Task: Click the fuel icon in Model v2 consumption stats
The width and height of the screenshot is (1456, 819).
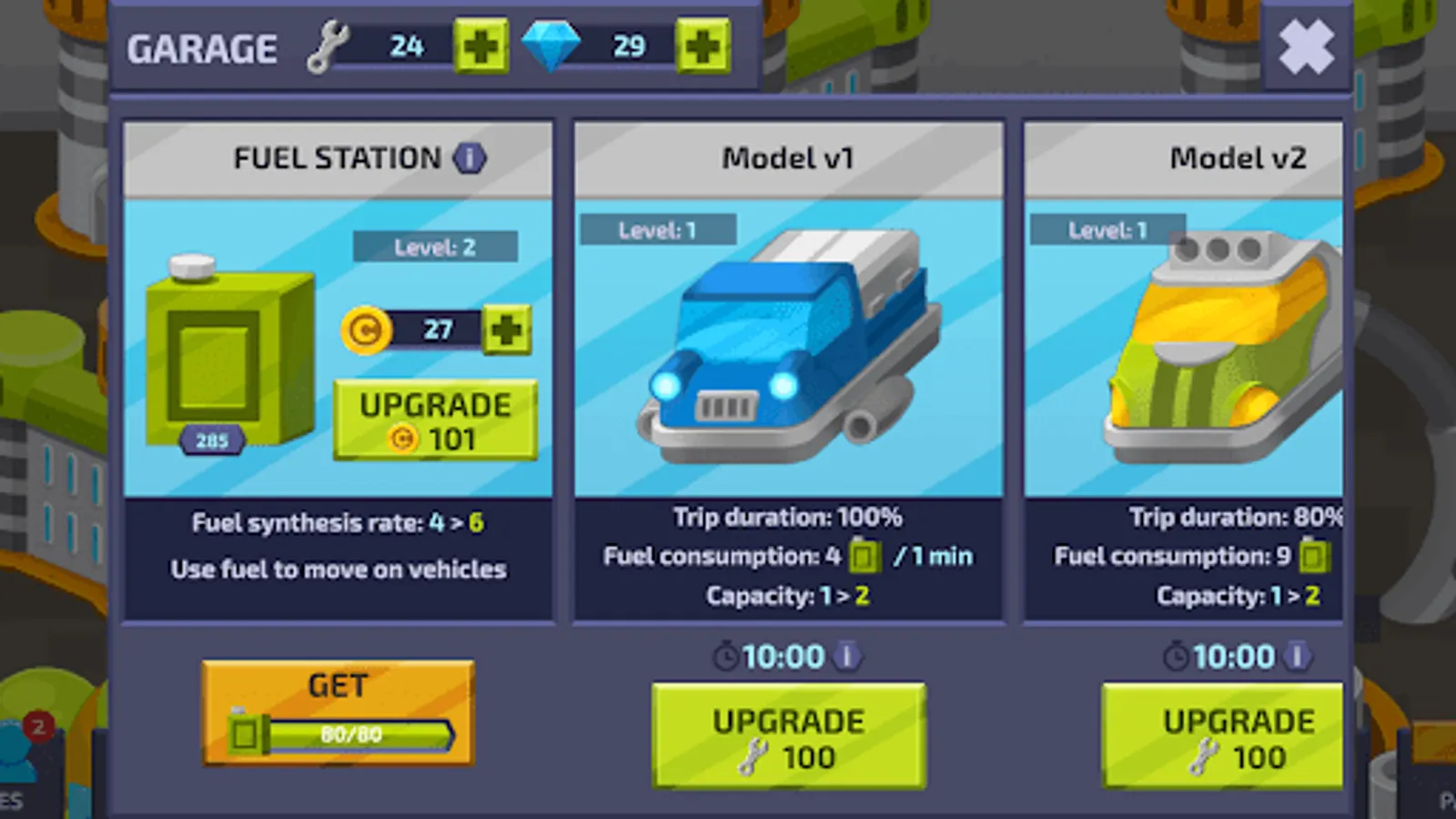Action: pyautogui.click(x=1312, y=557)
